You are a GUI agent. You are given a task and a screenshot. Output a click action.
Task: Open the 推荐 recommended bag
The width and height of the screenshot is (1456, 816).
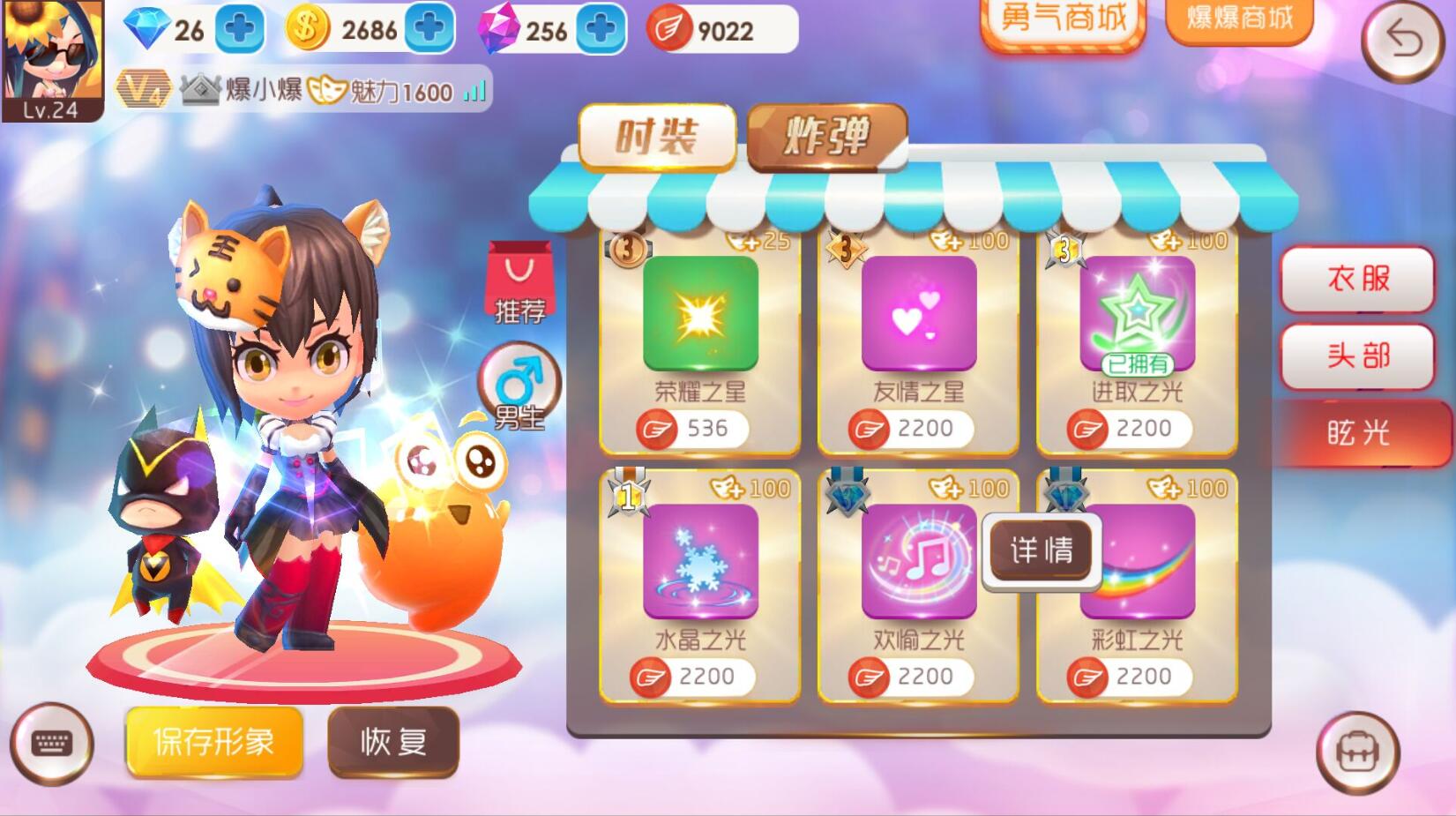[x=519, y=284]
